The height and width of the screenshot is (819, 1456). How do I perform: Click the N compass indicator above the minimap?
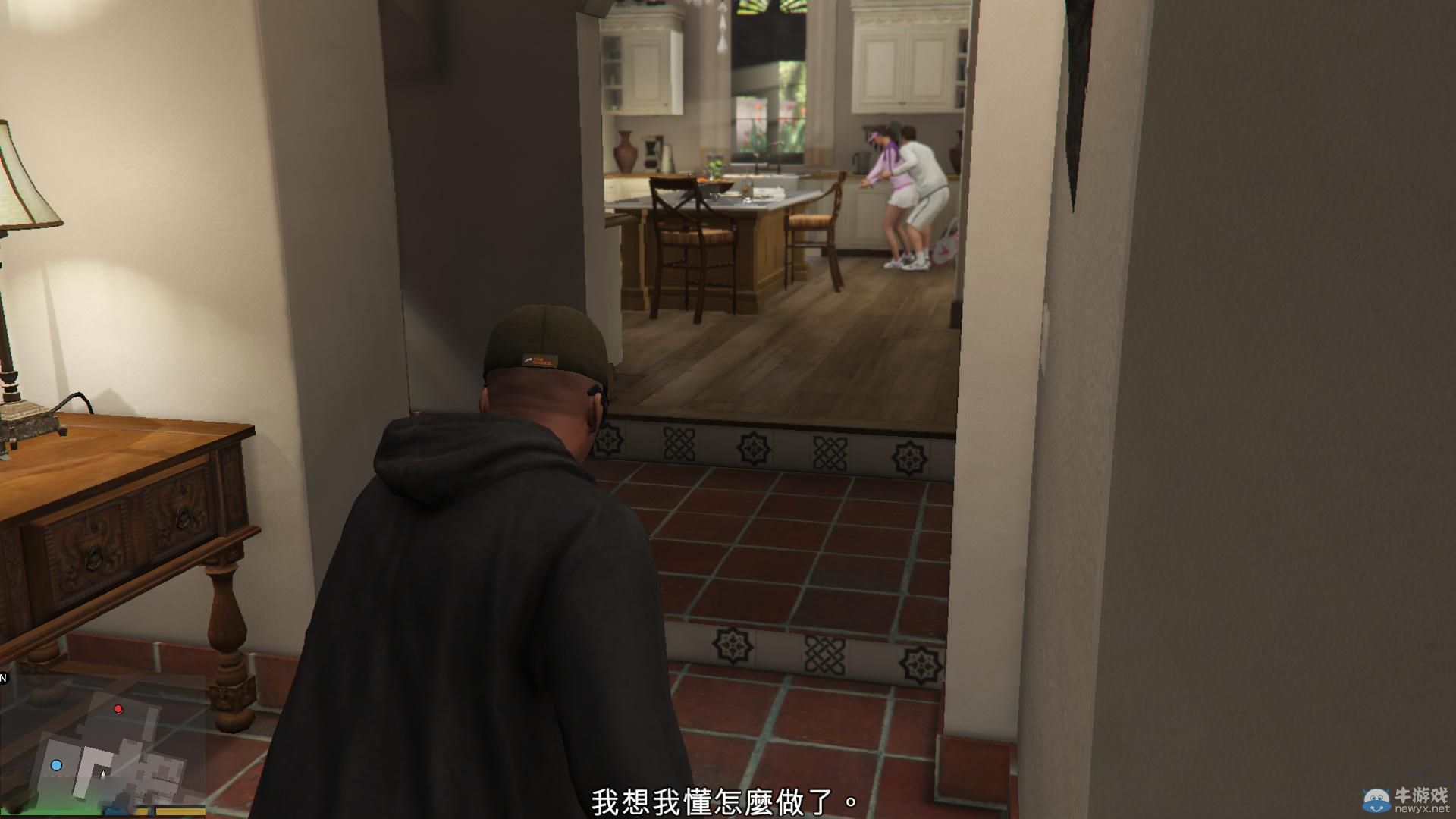[x=4, y=676]
